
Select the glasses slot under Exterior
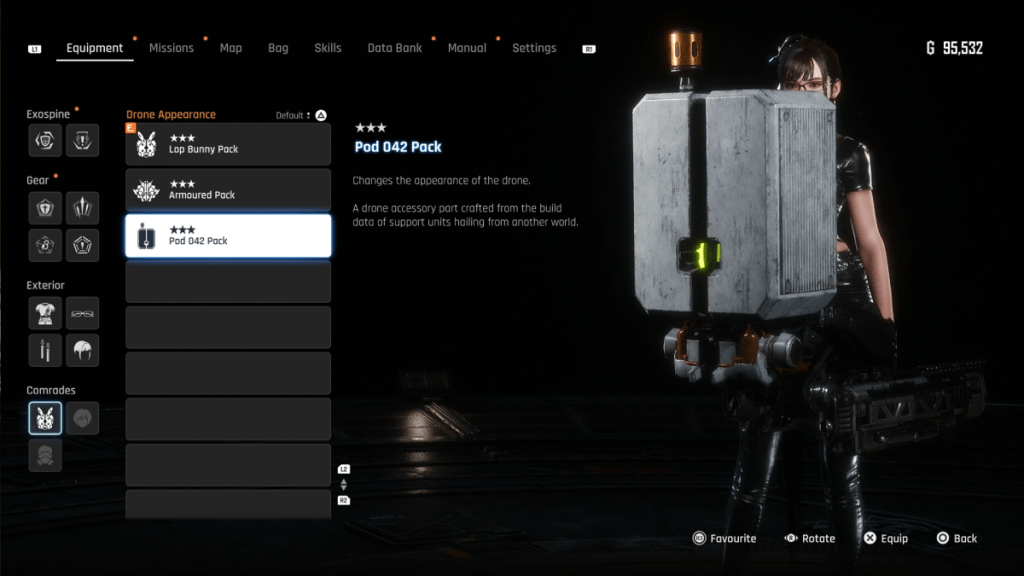coord(83,313)
